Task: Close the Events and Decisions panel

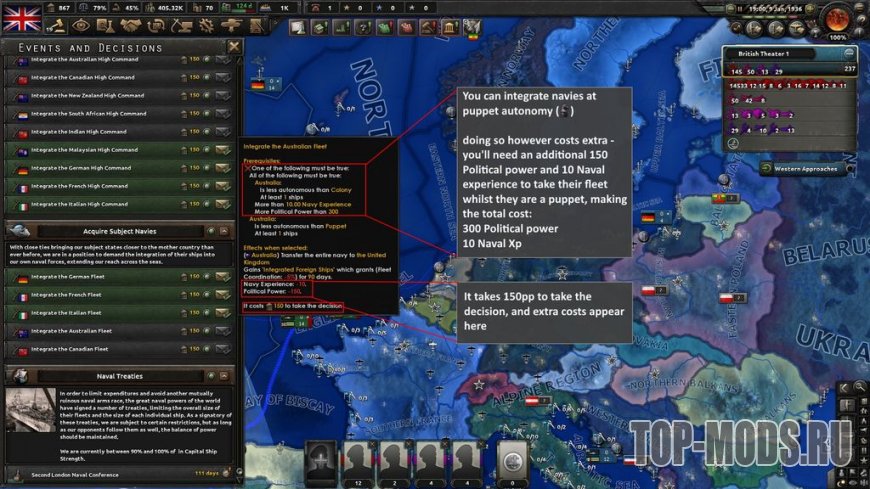Action: coord(234,47)
